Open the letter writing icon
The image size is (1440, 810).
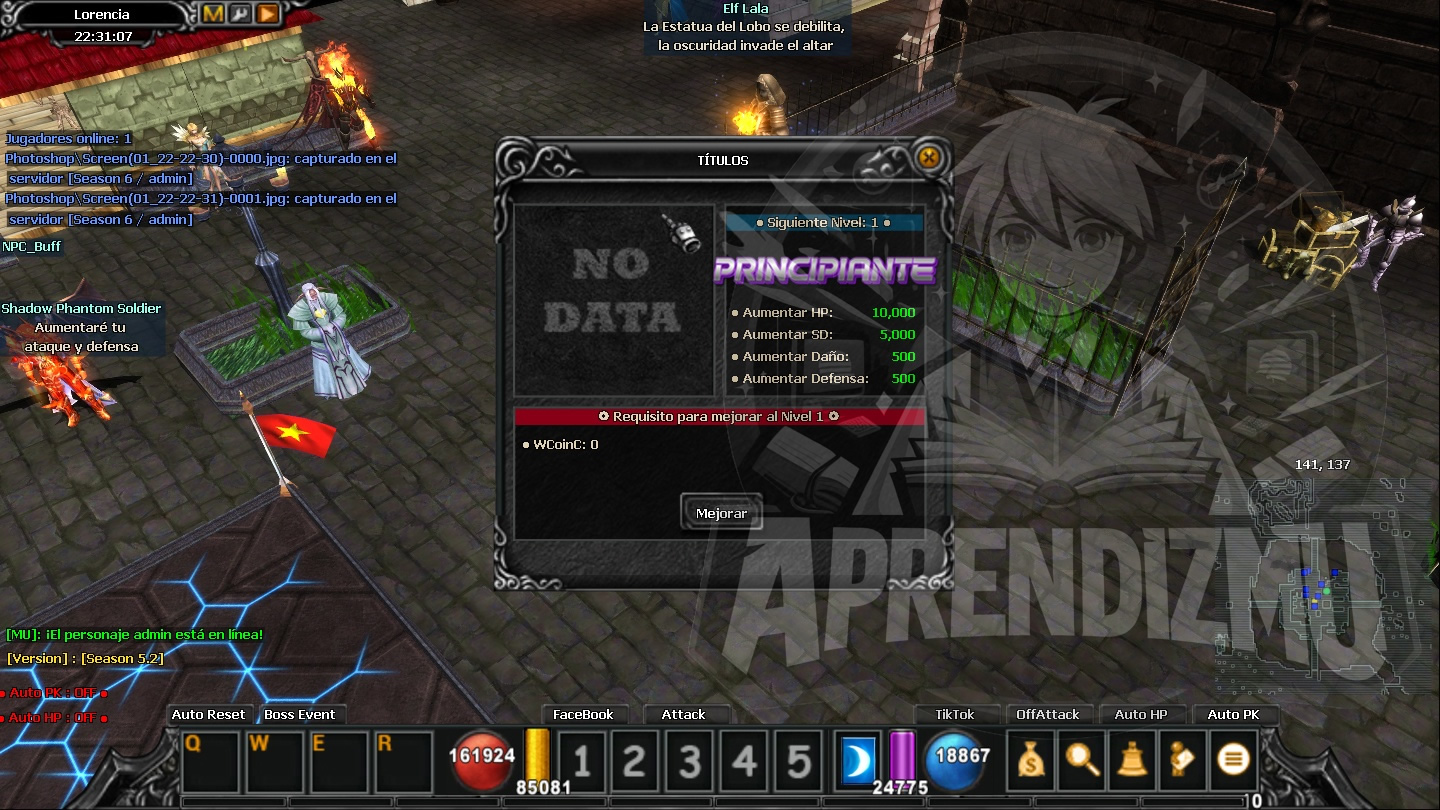1181,760
